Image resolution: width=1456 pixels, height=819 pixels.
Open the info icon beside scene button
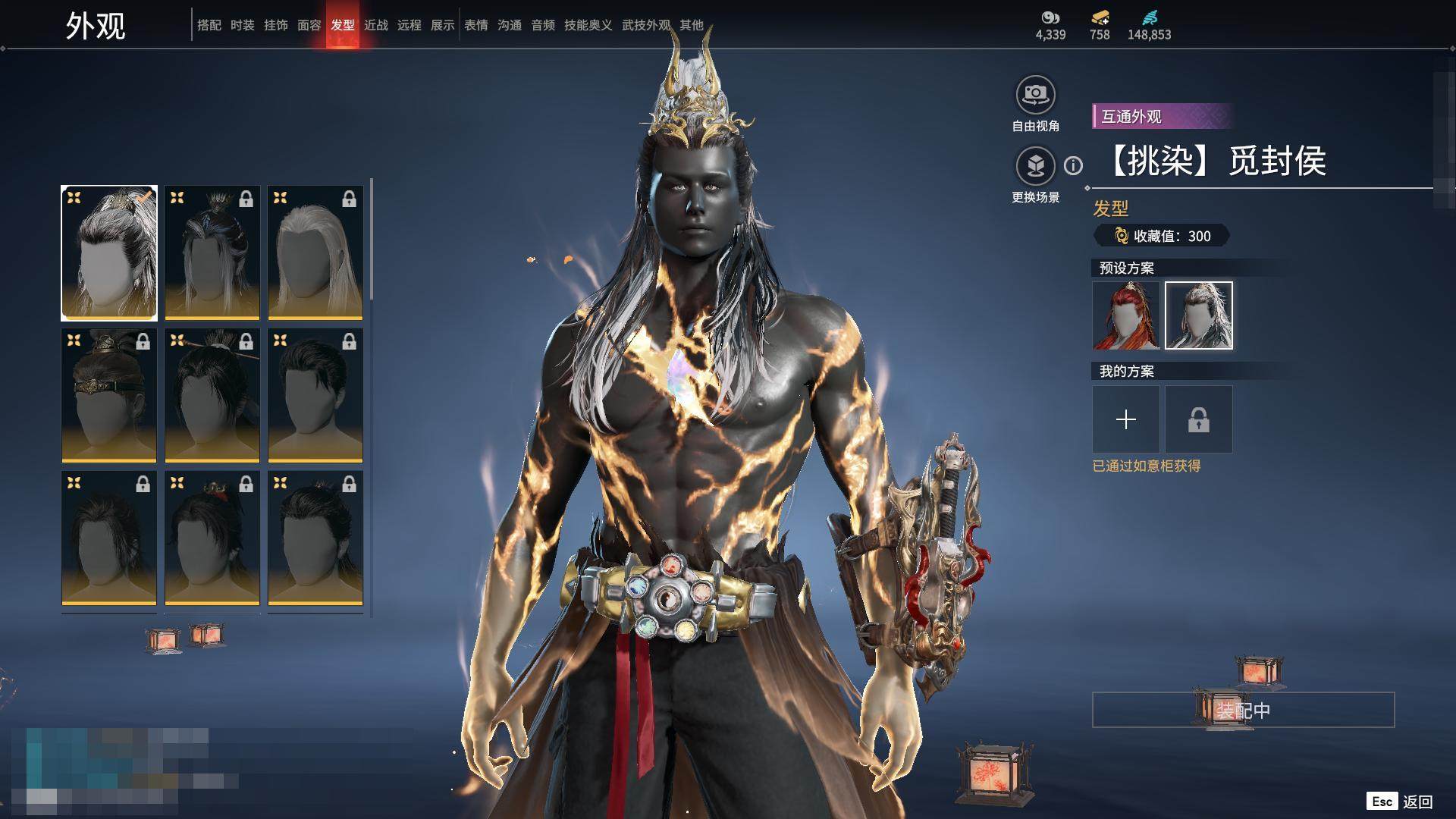click(1073, 165)
